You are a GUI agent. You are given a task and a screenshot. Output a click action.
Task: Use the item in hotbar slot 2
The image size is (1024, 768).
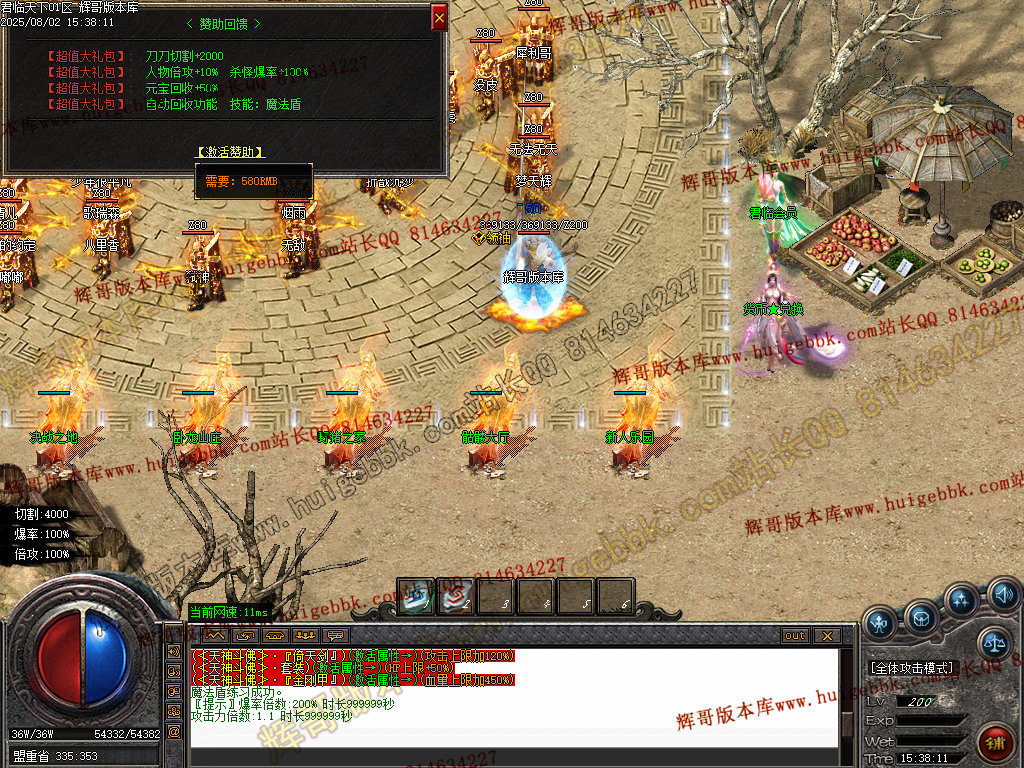click(x=456, y=596)
